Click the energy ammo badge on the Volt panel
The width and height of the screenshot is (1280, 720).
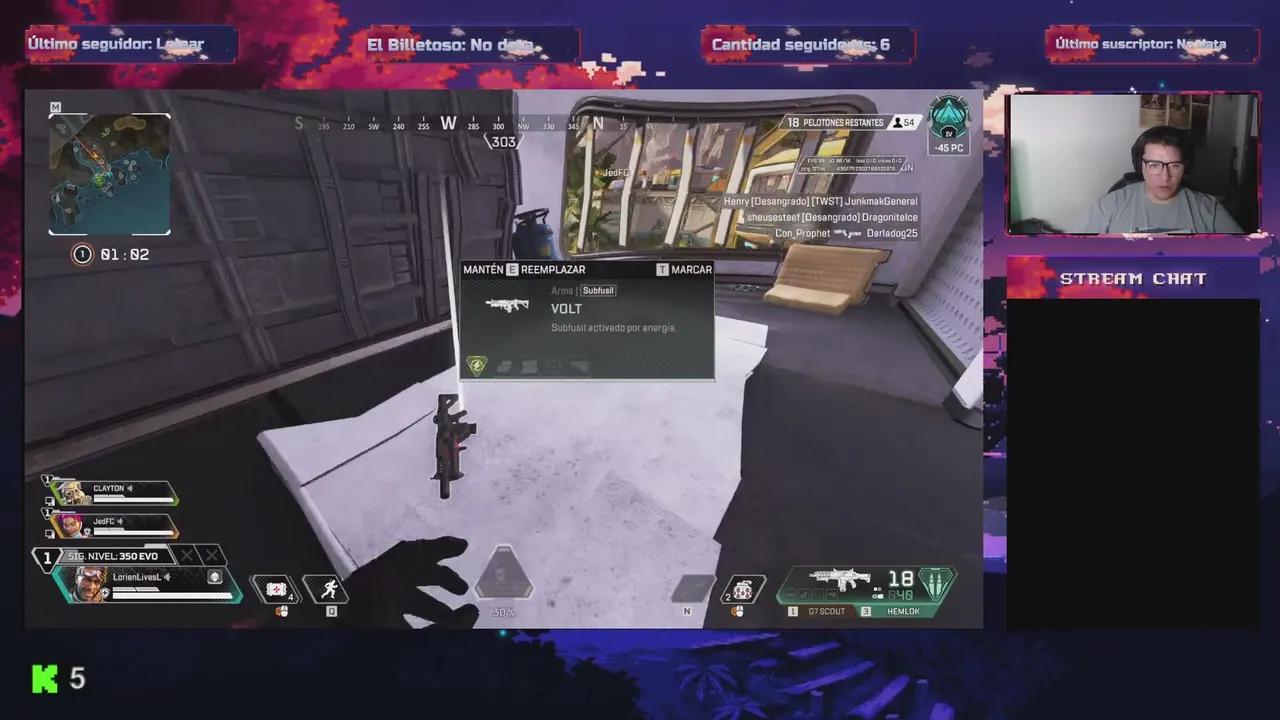pos(477,366)
